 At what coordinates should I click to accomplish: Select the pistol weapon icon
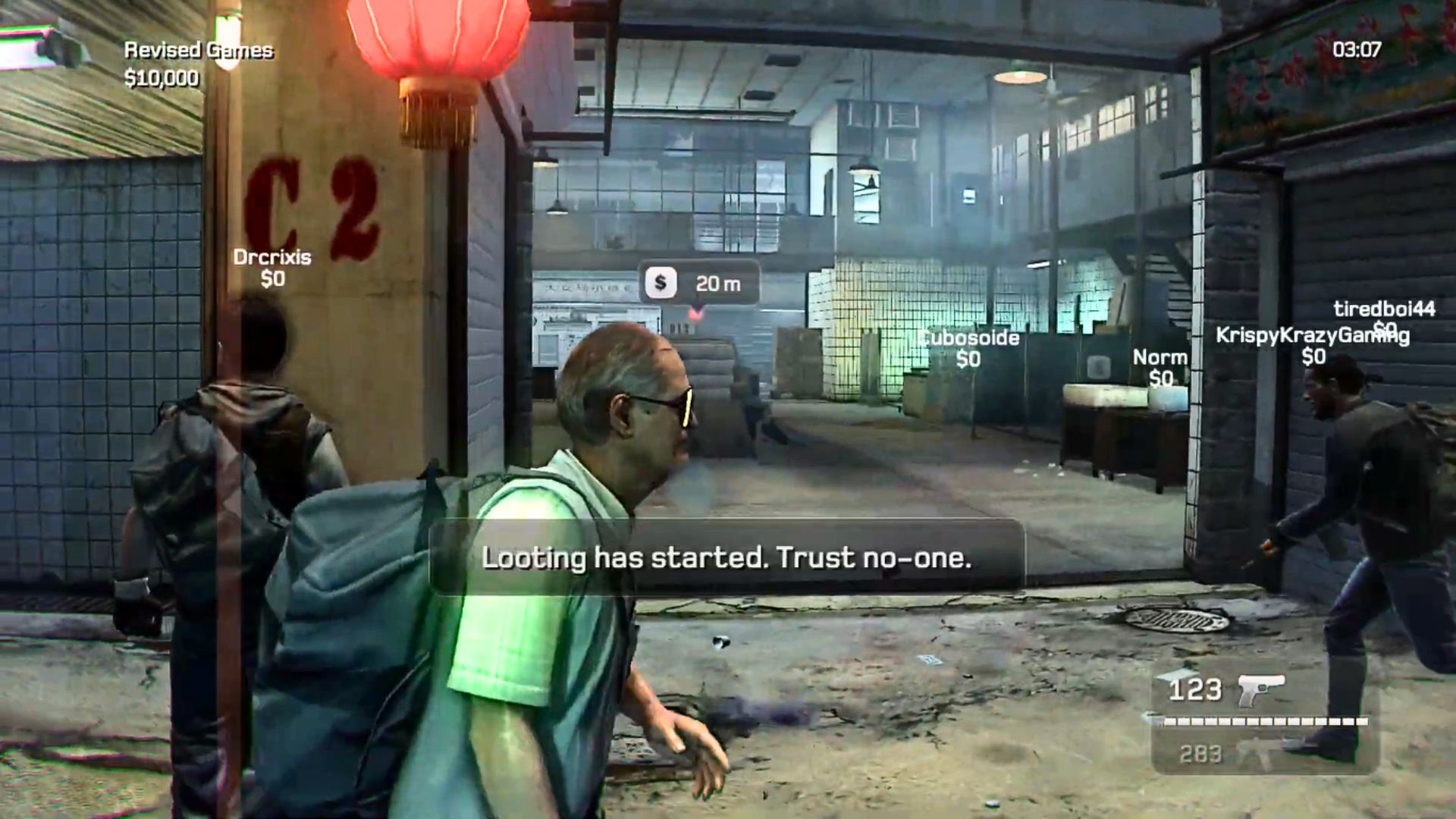(1260, 689)
